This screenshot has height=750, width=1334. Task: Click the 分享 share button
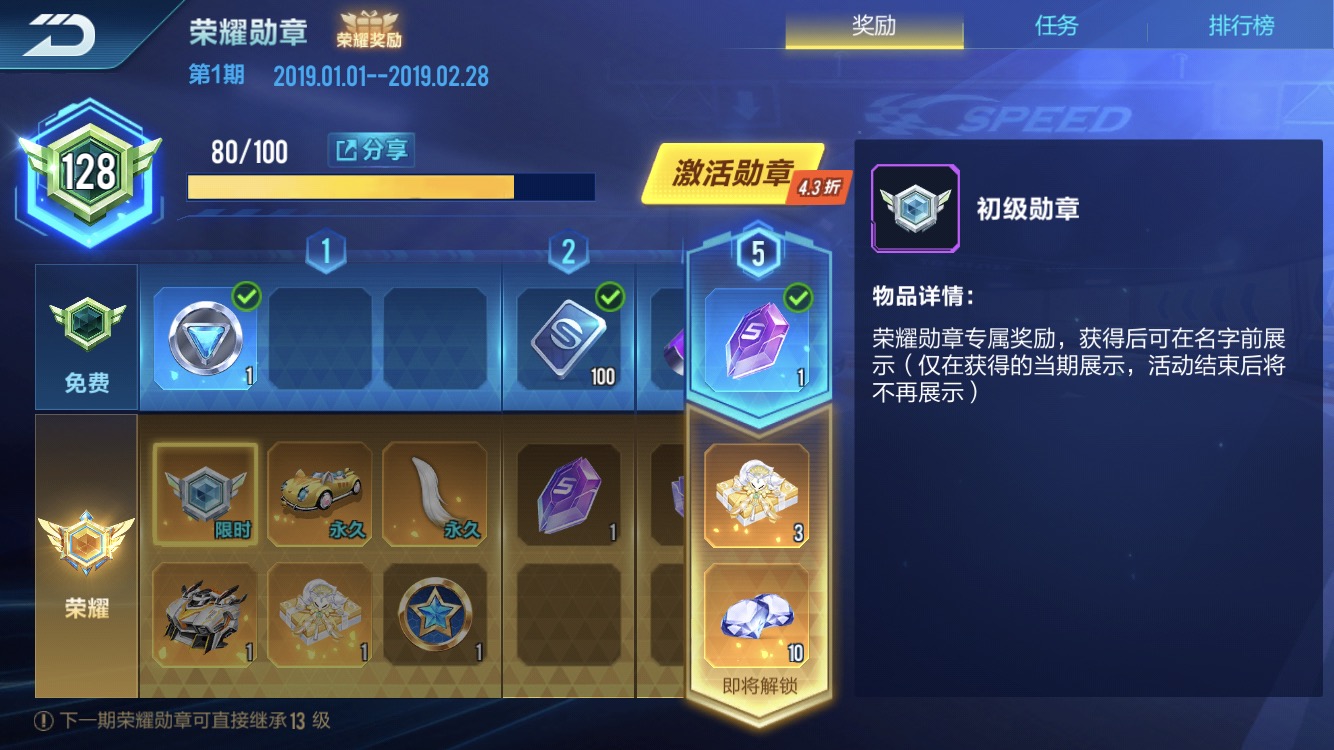(371, 151)
